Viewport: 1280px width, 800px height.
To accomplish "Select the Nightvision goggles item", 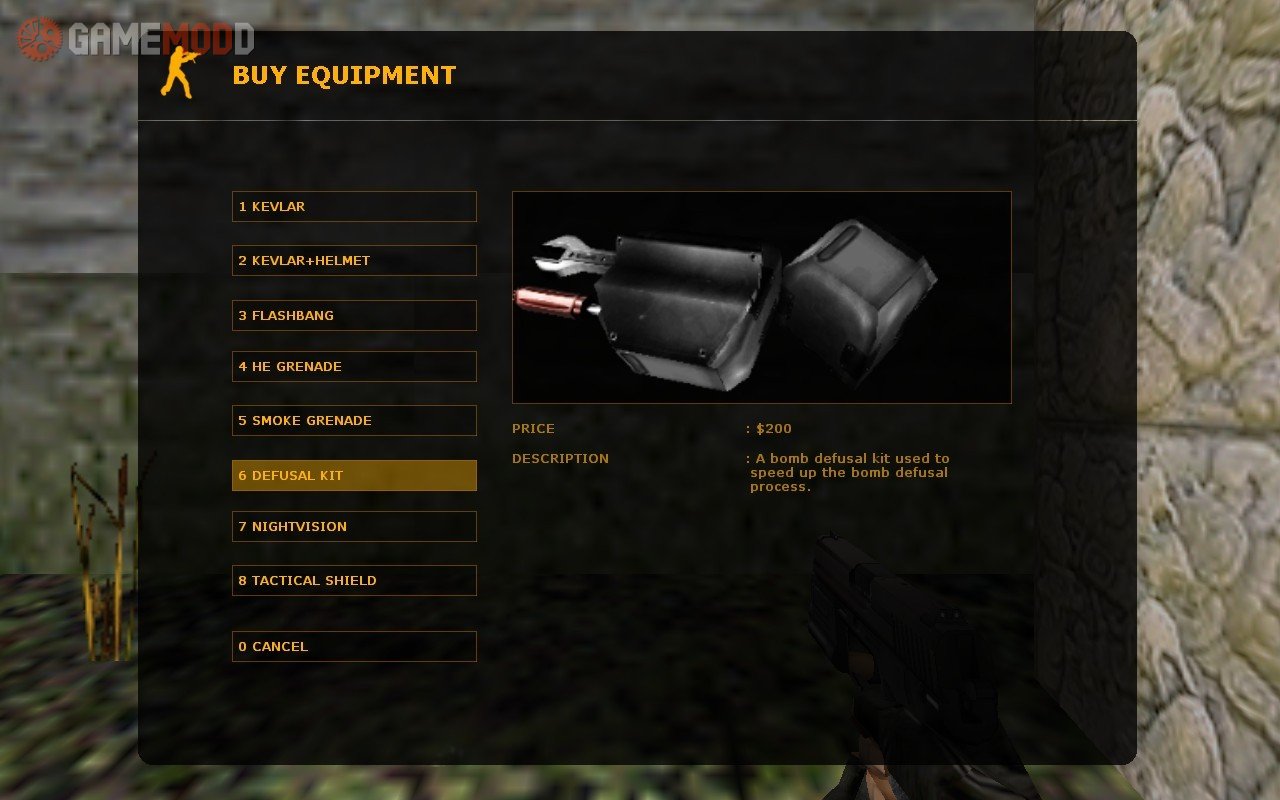I will point(354,527).
